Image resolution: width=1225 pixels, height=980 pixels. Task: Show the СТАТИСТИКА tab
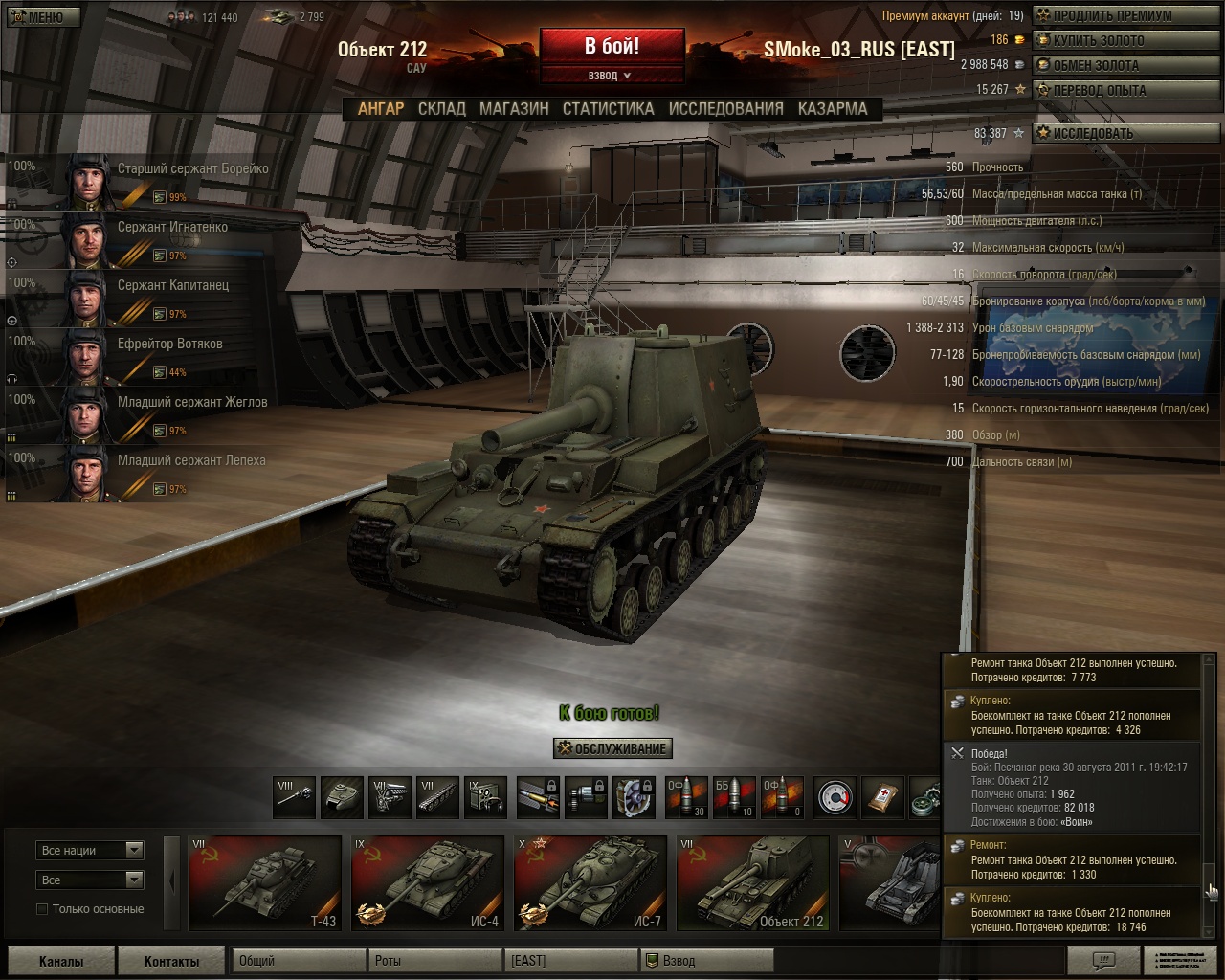[608, 109]
